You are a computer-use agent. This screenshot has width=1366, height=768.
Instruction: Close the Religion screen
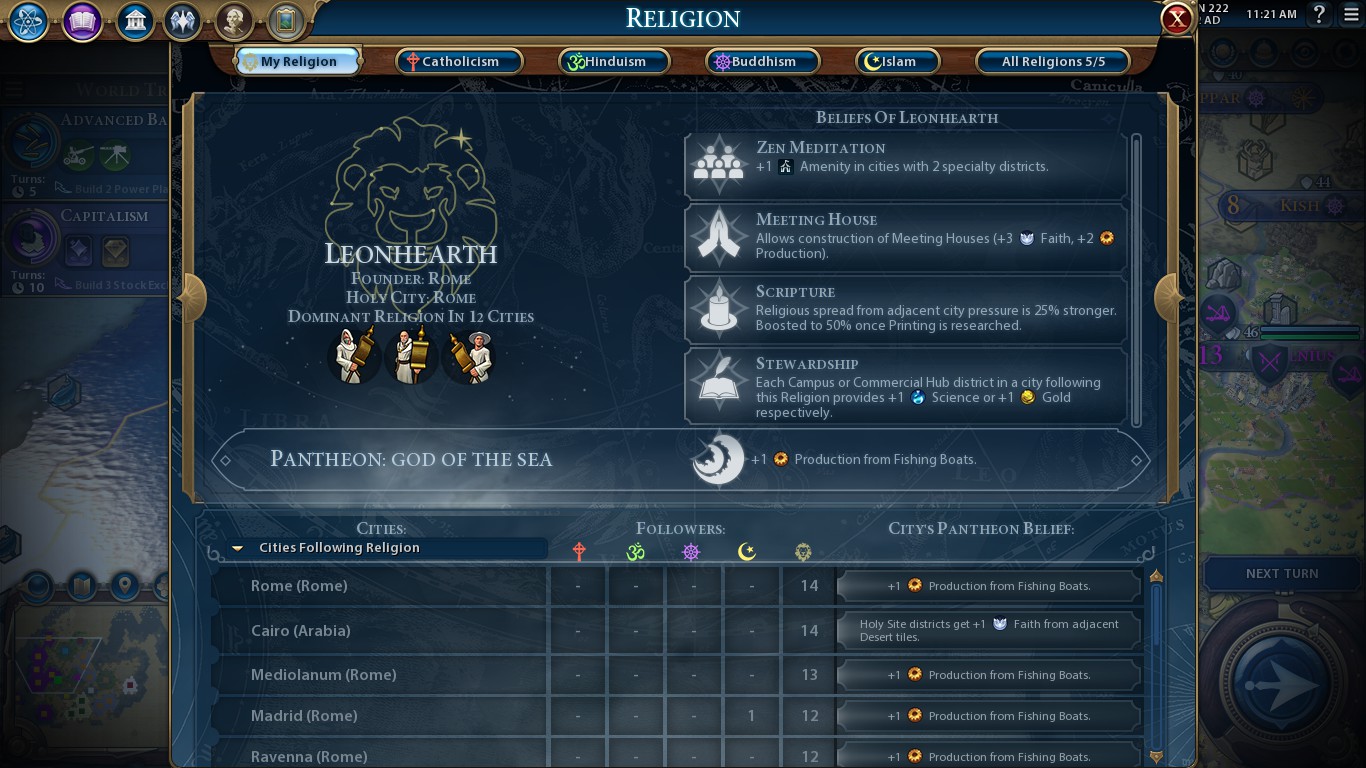point(1177,19)
